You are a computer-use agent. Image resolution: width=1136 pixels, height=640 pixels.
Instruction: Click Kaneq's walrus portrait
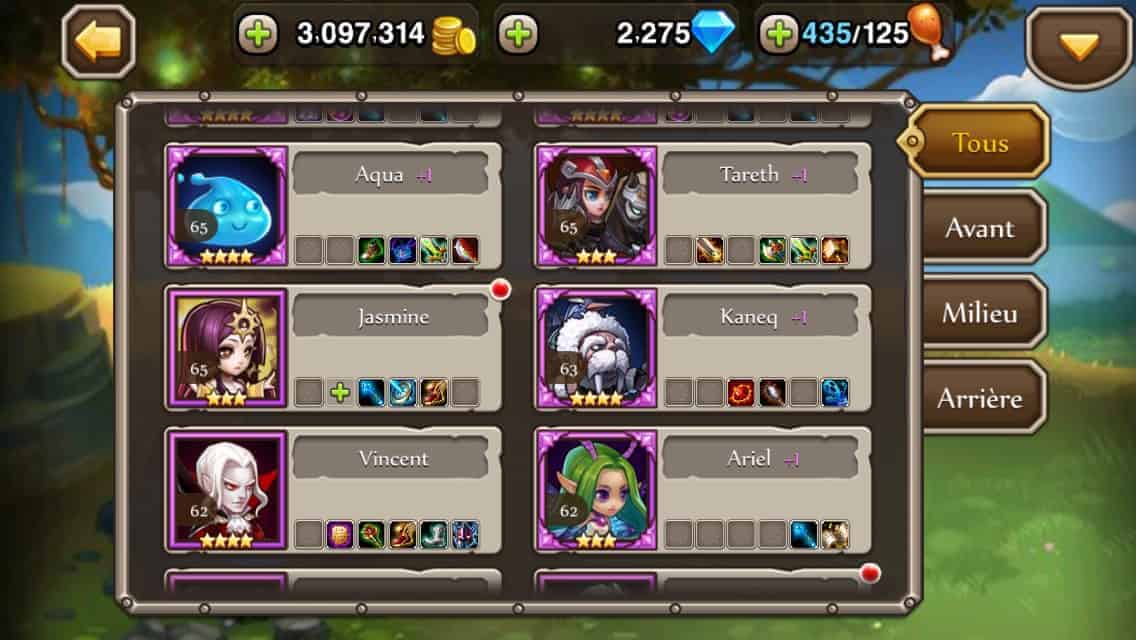tap(596, 348)
